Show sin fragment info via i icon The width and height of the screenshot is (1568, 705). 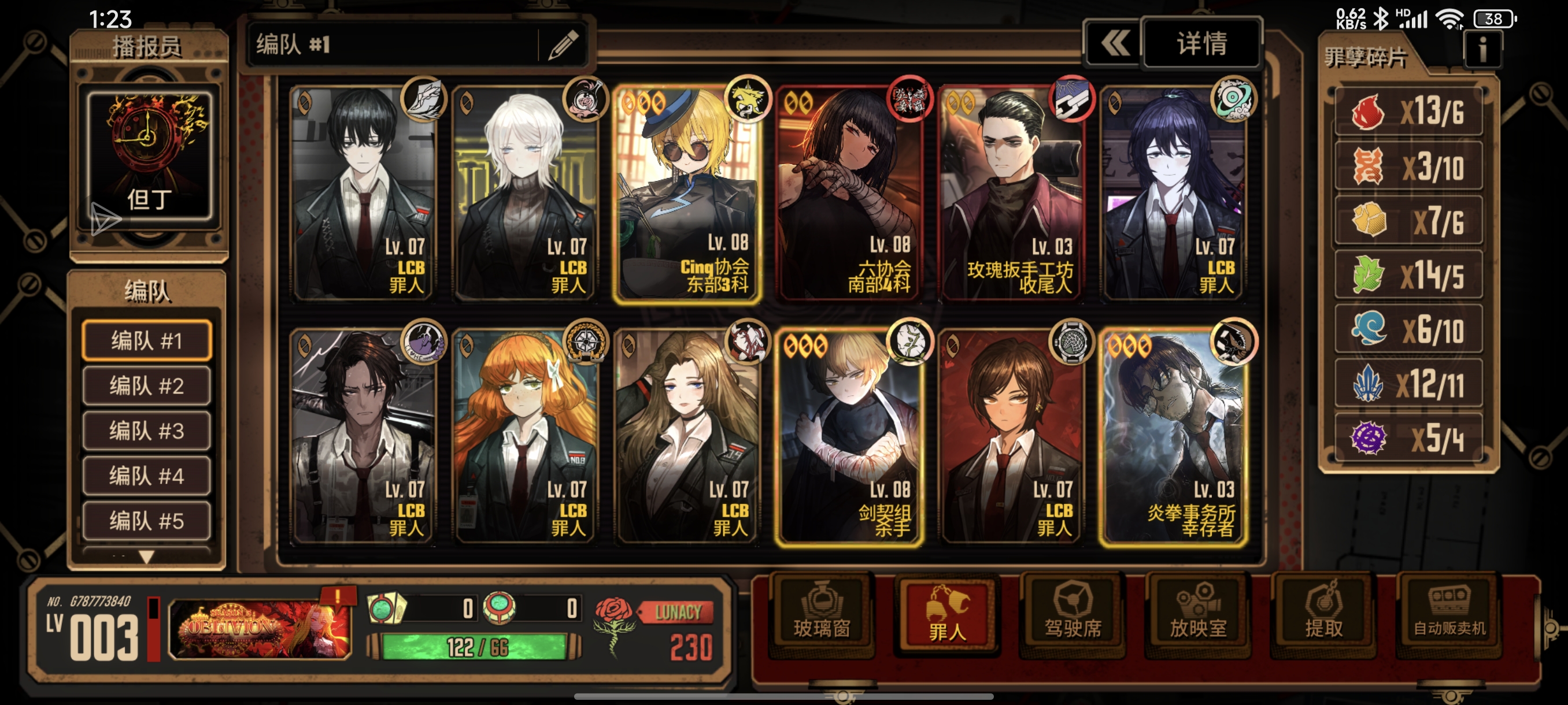point(1482,50)
